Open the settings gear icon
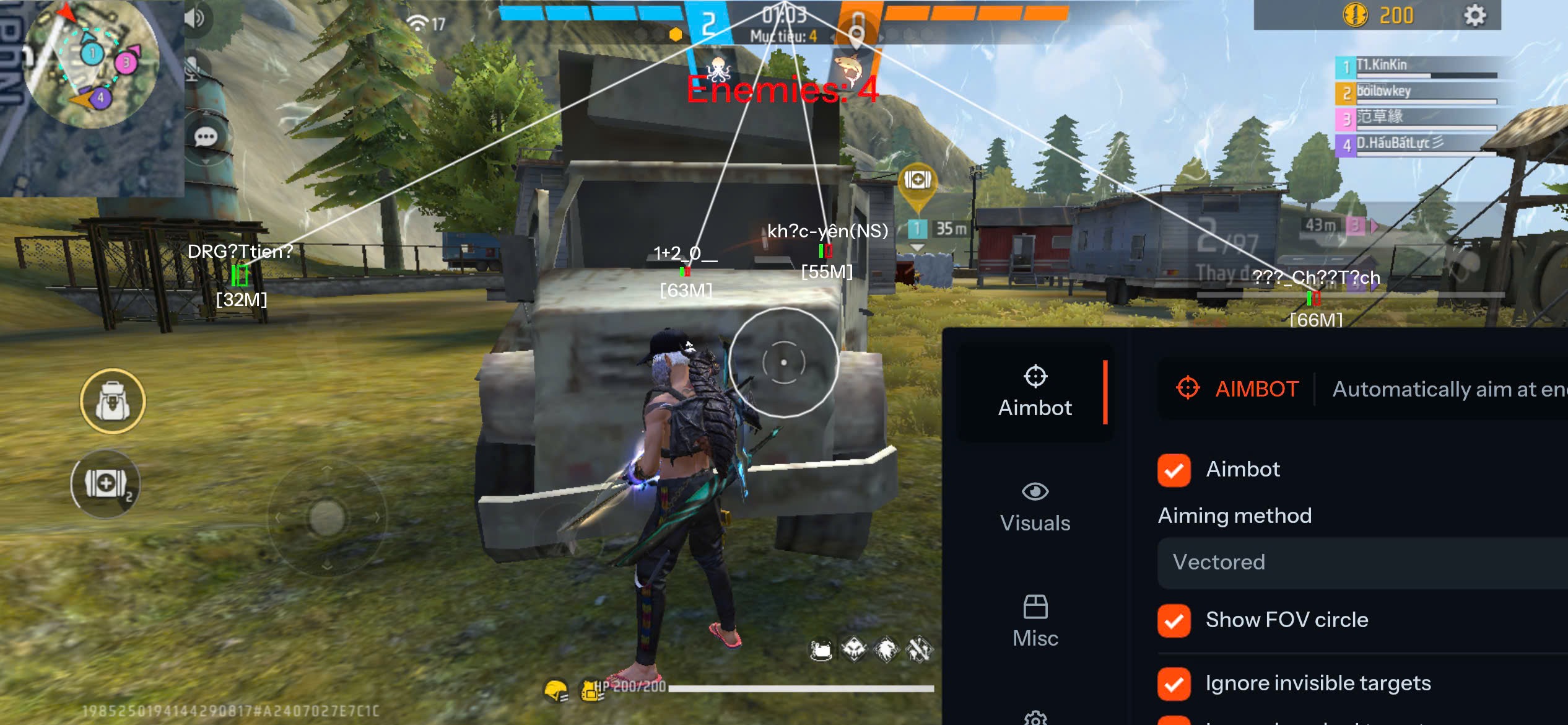This screenshot has height=725, width=1568. (1474, 15)
